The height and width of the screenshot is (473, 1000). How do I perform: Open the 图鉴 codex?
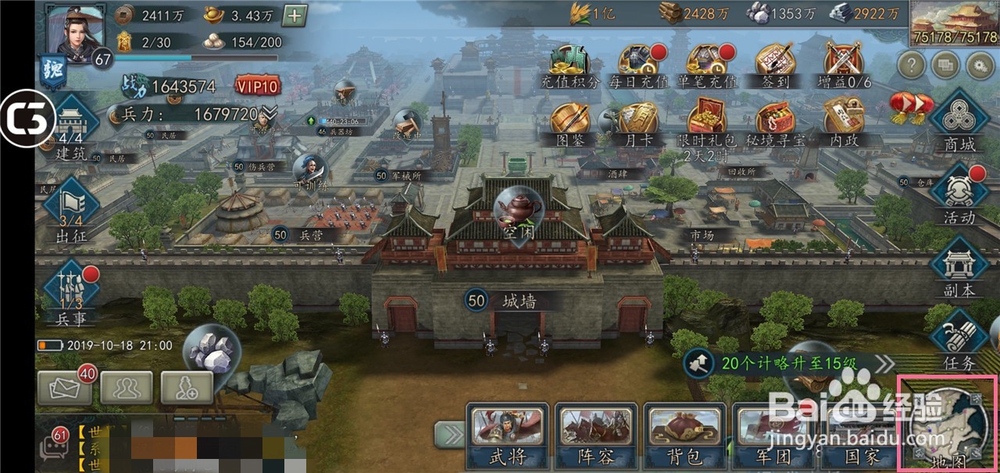tap(569, 125)
